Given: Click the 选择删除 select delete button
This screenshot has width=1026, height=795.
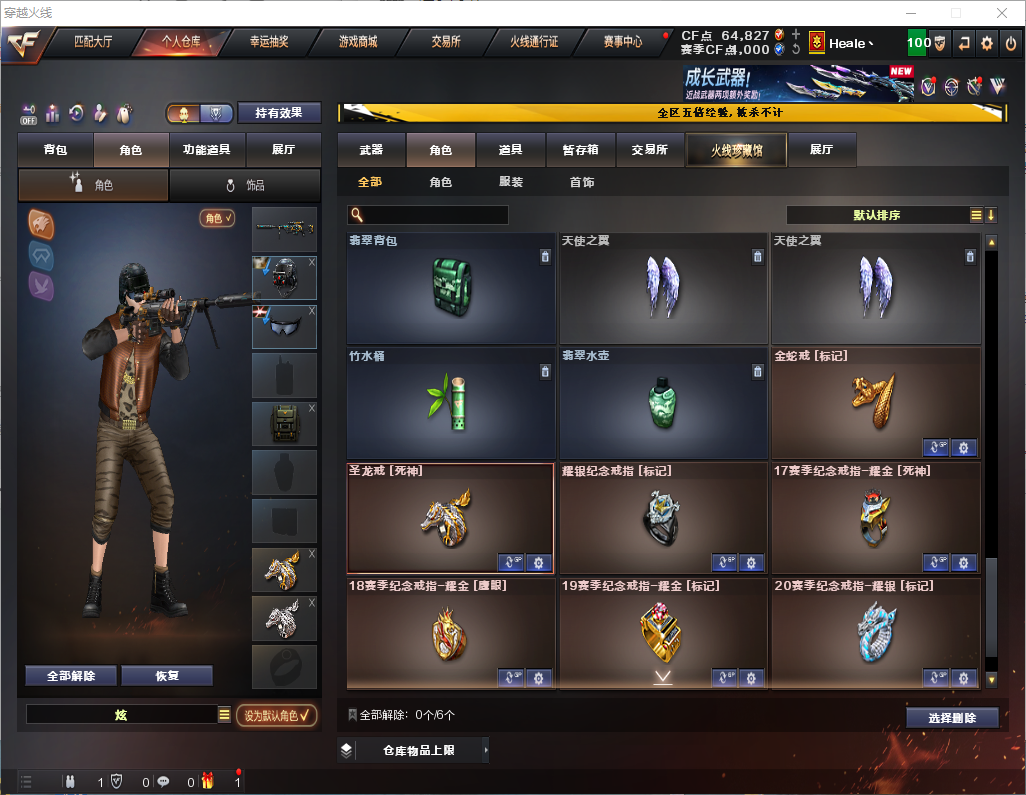Looking at the screenshot, I should 952,718.
